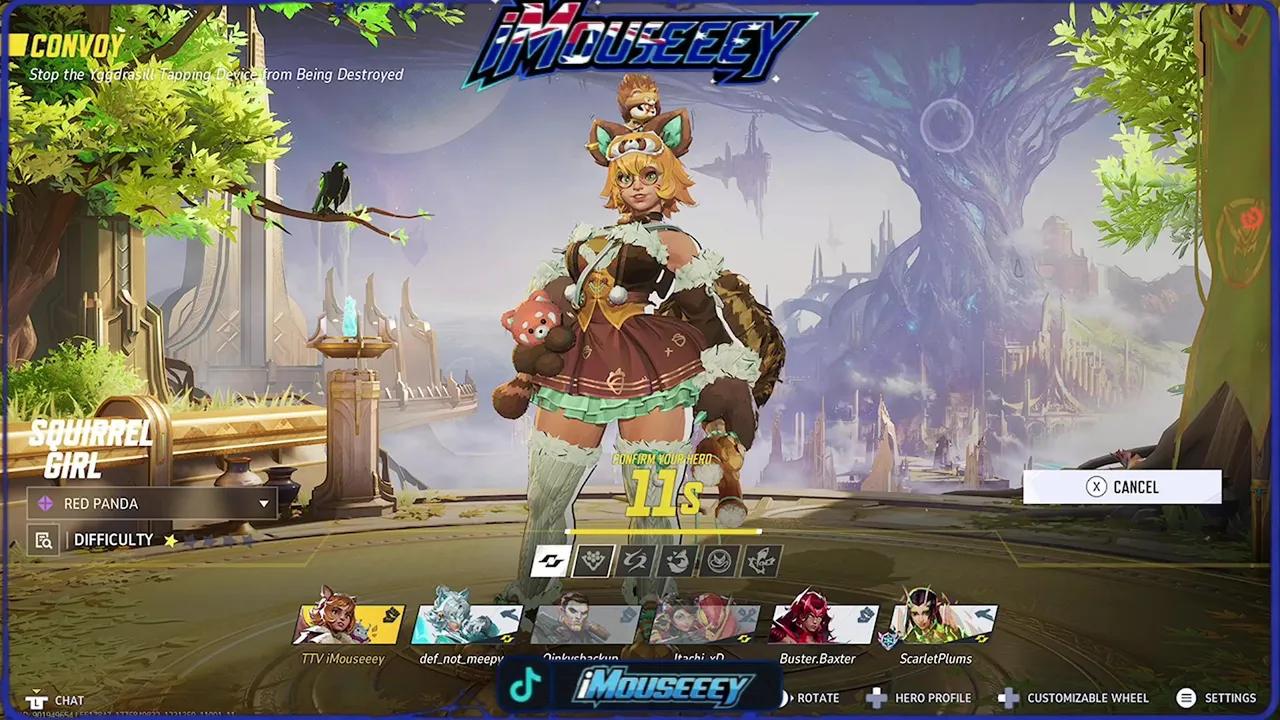The height and width of the screenshot is (720, 1280).
Task: Select the swirling tail ability icon
Action: (634, 561)
